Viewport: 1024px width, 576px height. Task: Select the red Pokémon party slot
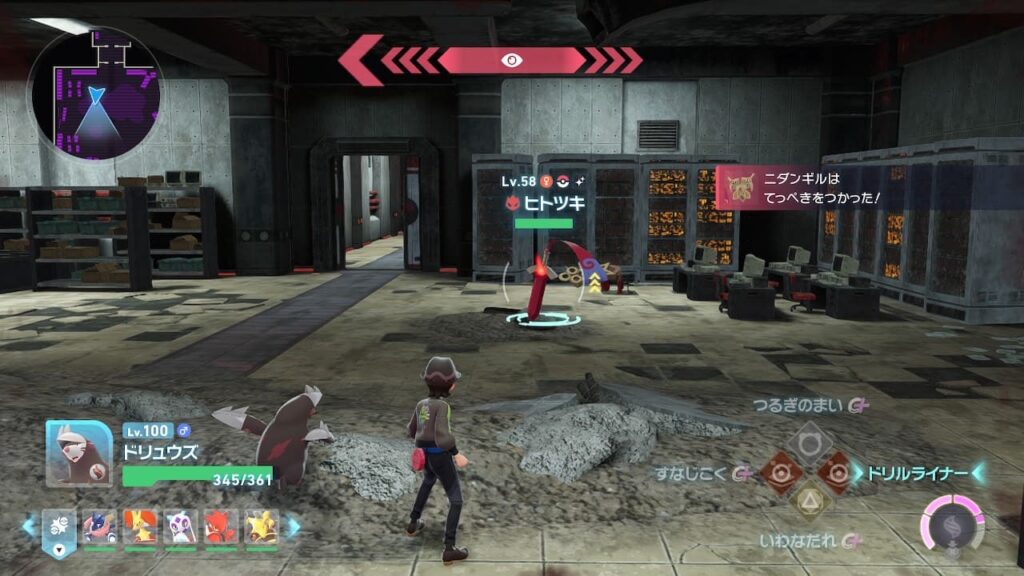pyautogui.click(x=222, y=527)
